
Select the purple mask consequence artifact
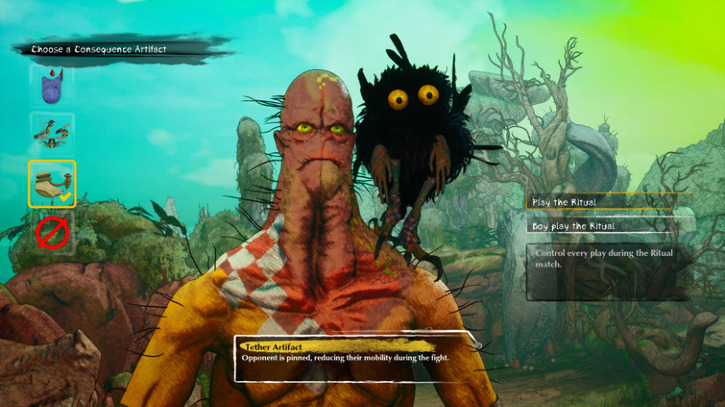(51, 85)
